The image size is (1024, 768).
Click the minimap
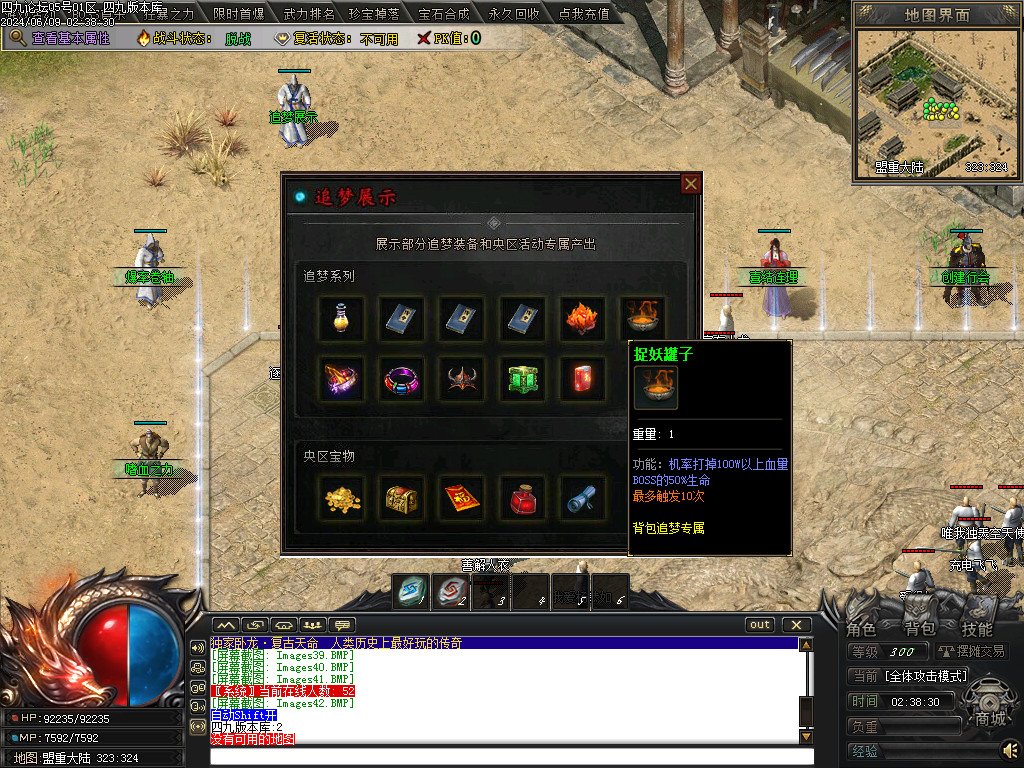click(935, 100)
